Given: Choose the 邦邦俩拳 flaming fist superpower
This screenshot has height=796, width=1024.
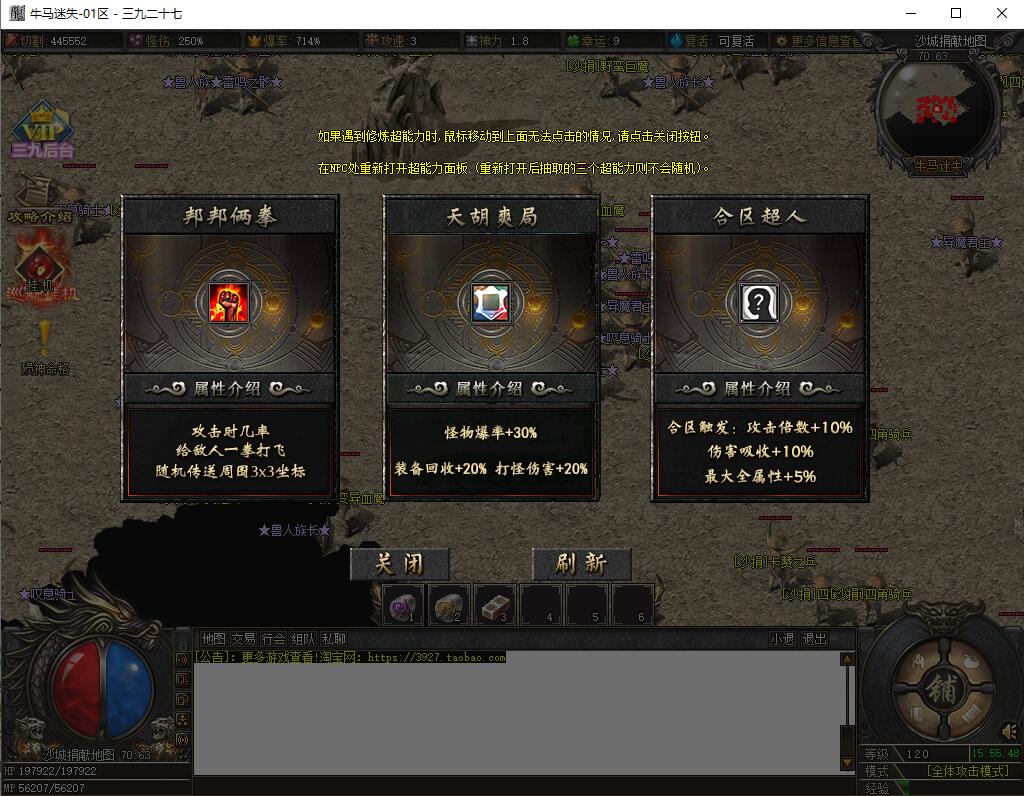Looking at the screenshot, I should tap(229, 302).
